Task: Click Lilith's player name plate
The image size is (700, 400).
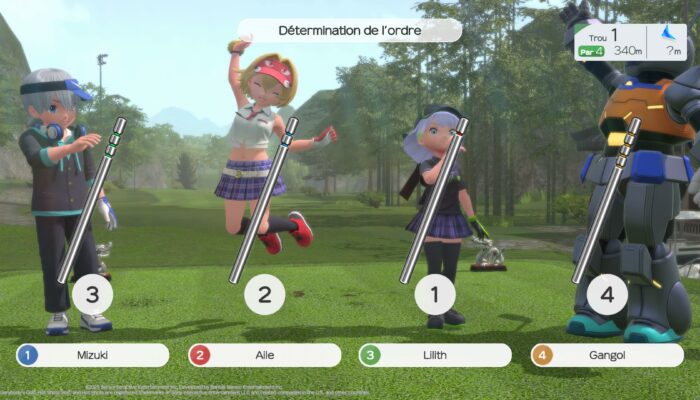Action: [x=435, y=355]
